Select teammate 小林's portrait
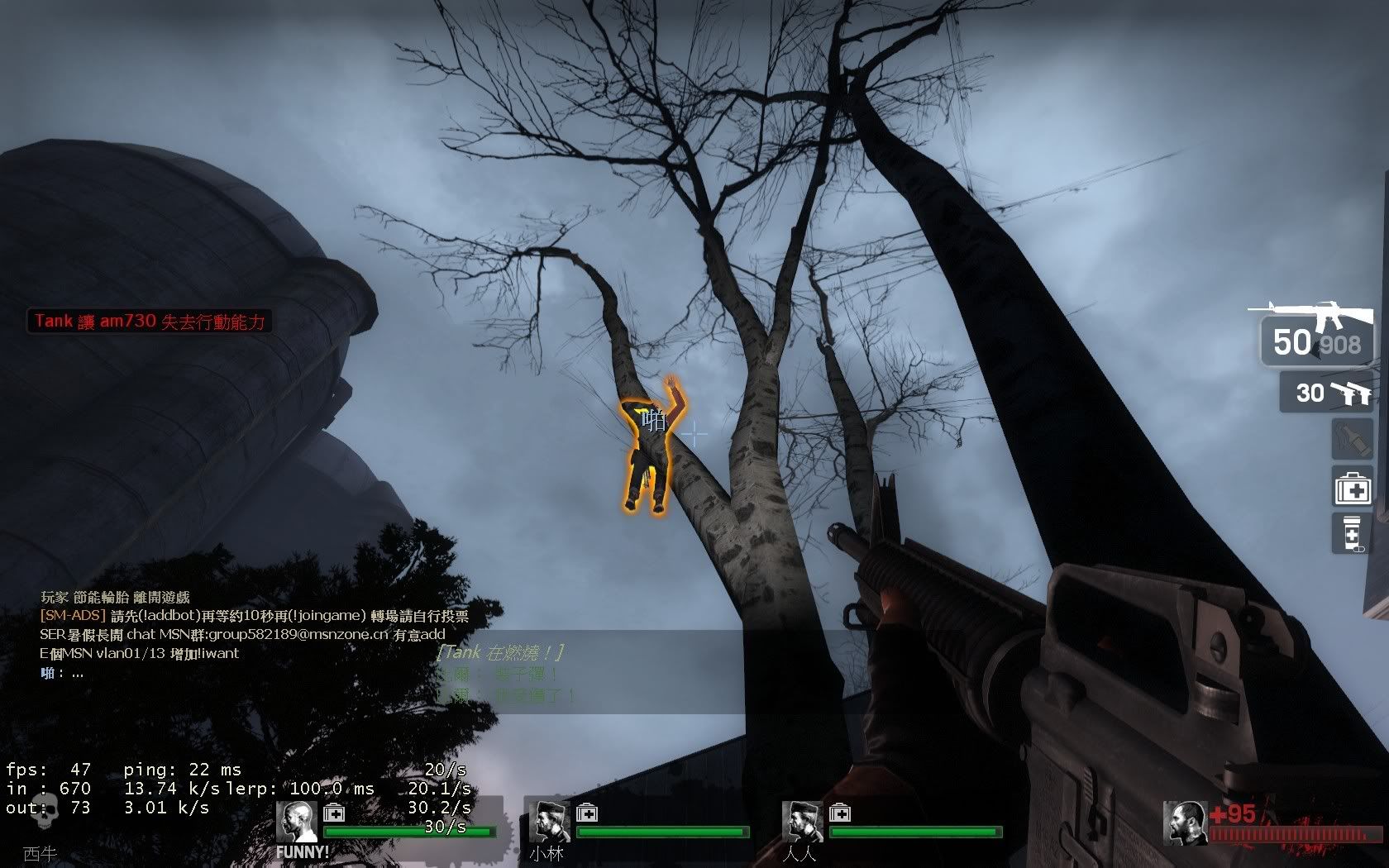This screenshot has height=868, width=1389. (549, 823)
